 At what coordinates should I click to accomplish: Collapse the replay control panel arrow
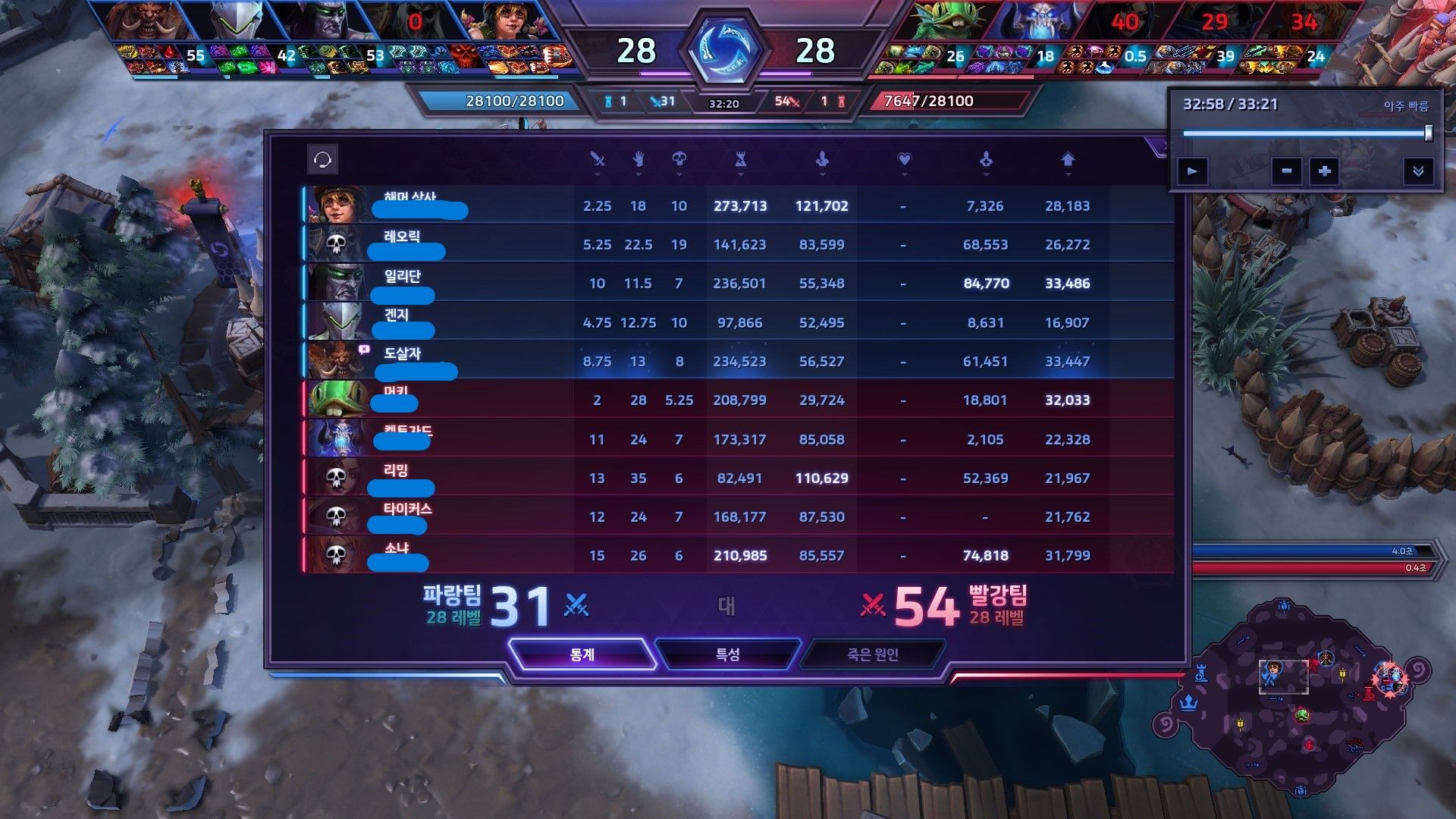click(x=1417, y=171)
